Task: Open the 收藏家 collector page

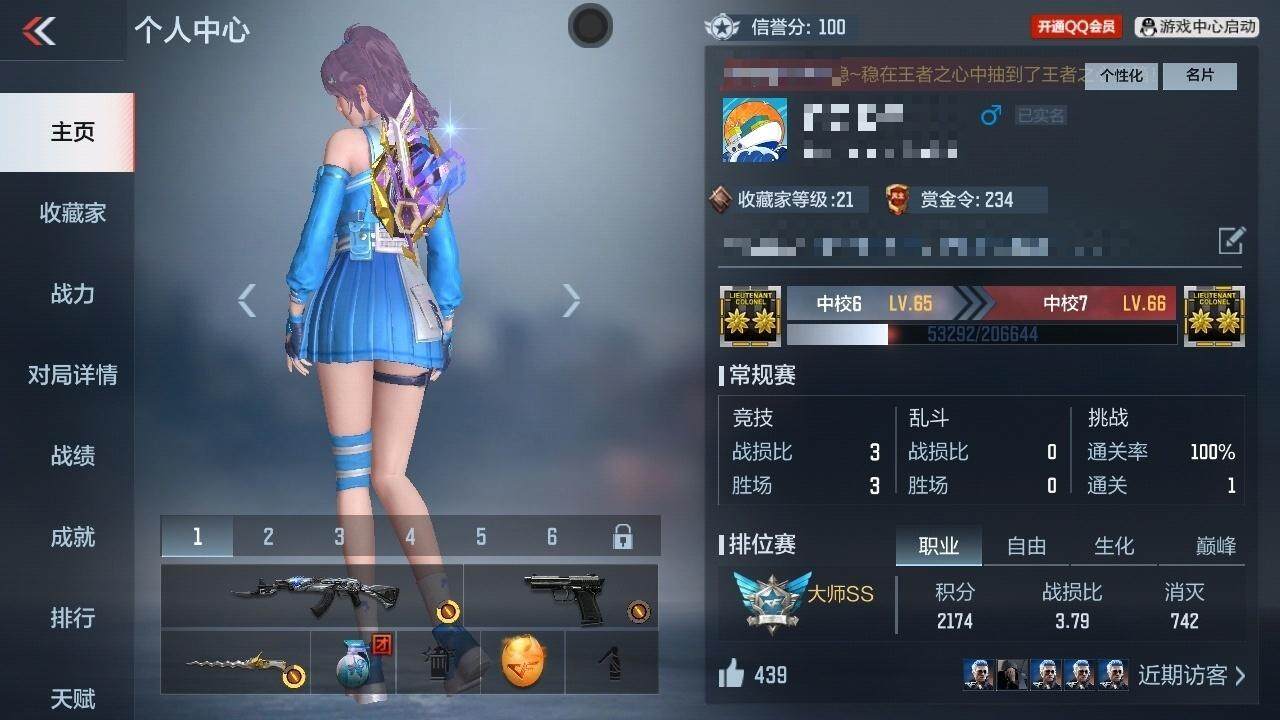Action: click(72, 213)
